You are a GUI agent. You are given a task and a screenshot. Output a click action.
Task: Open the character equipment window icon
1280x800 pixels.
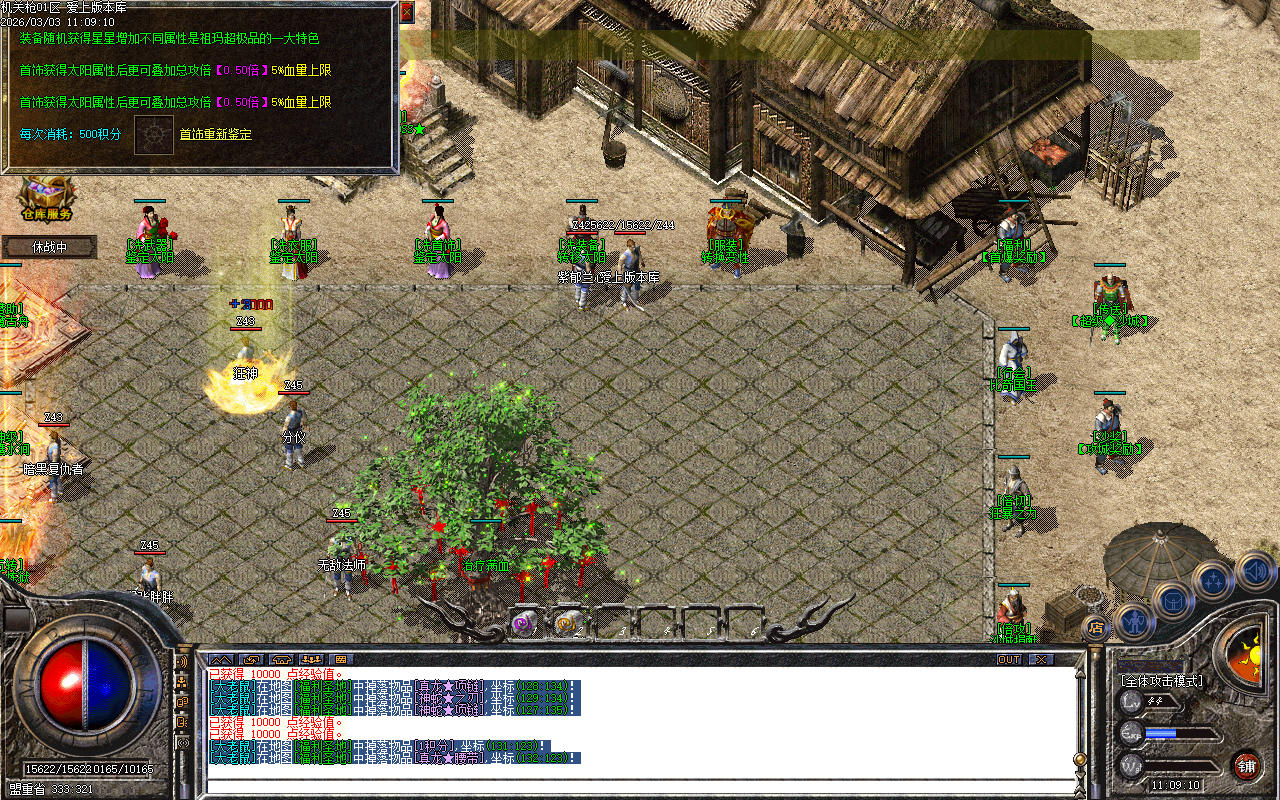pyautogui.click(x=1135, y=623)
